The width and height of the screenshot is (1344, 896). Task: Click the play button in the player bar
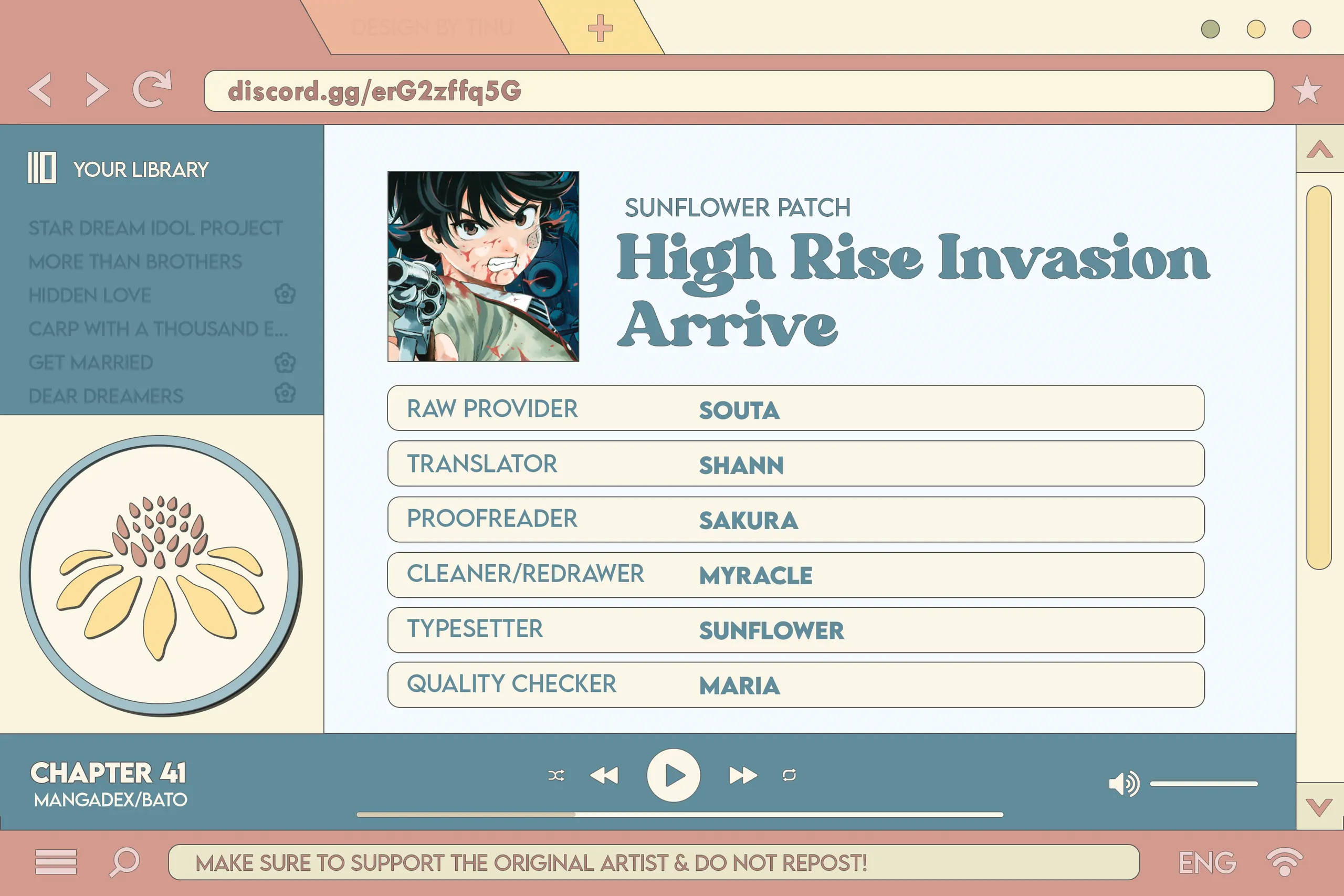[673, 775]
